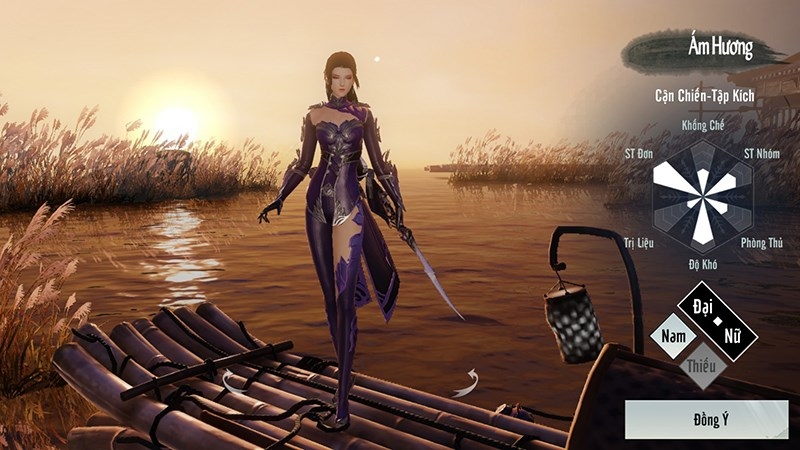Screen dimensions: 800x450
Task: Inspect the class stats hexagon chart
Action: pyautogui.click(x=703, y=195)
